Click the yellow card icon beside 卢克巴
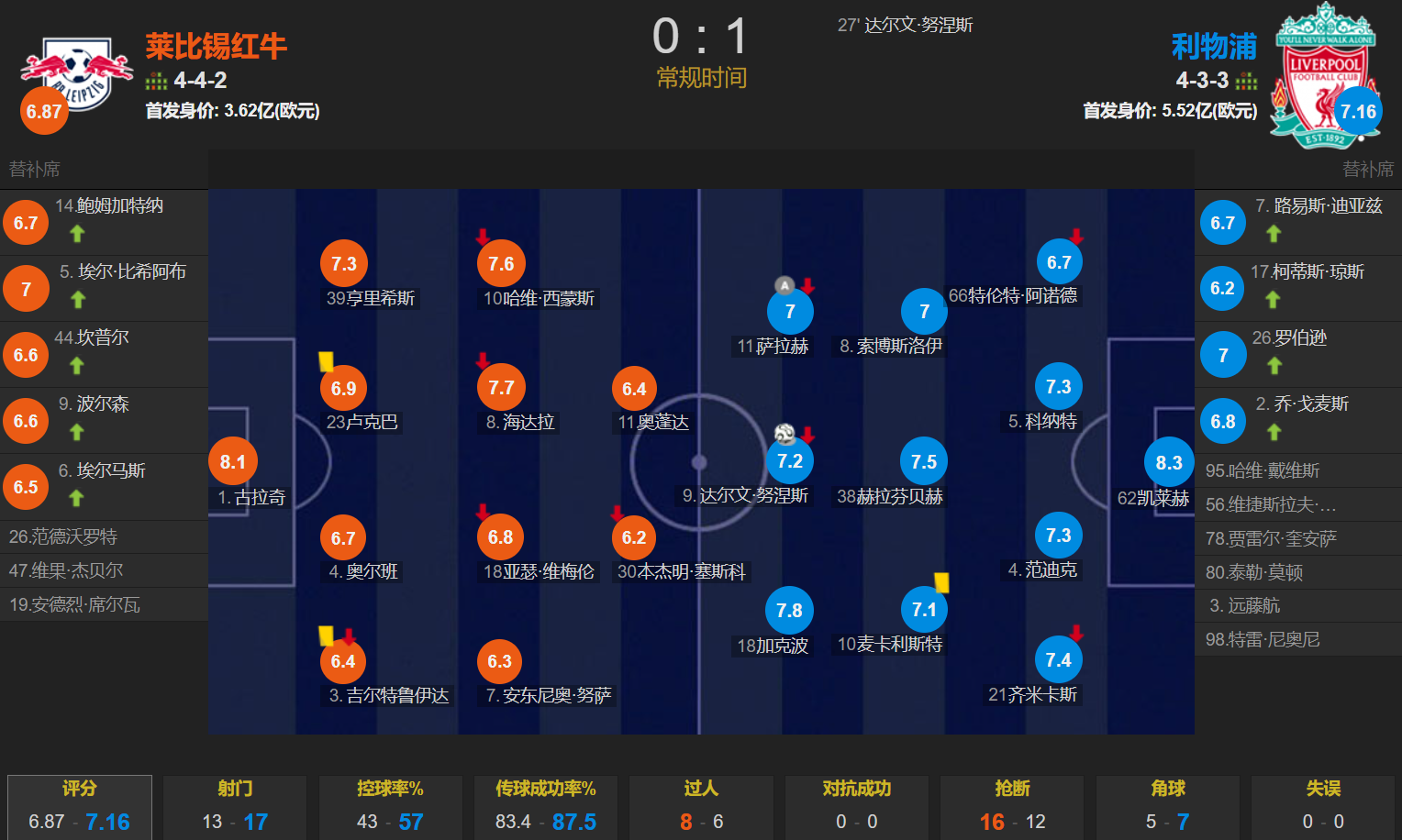Image resolution: width=1402 pixels, height=840 pixels. point(326,362)
